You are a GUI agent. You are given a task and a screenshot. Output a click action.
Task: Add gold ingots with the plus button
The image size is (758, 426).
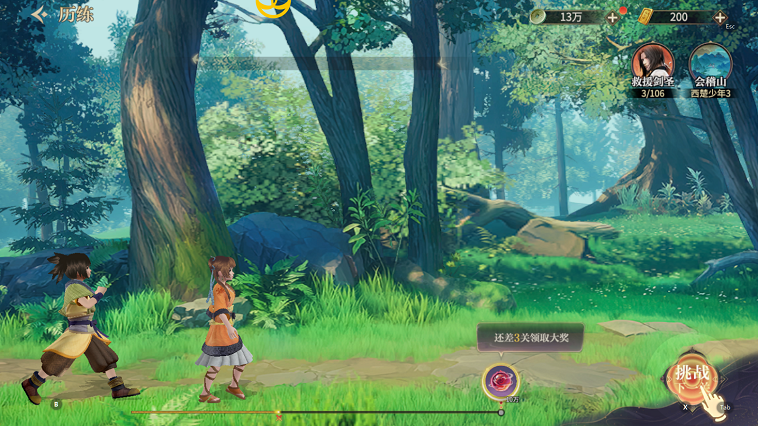[720, 17]
